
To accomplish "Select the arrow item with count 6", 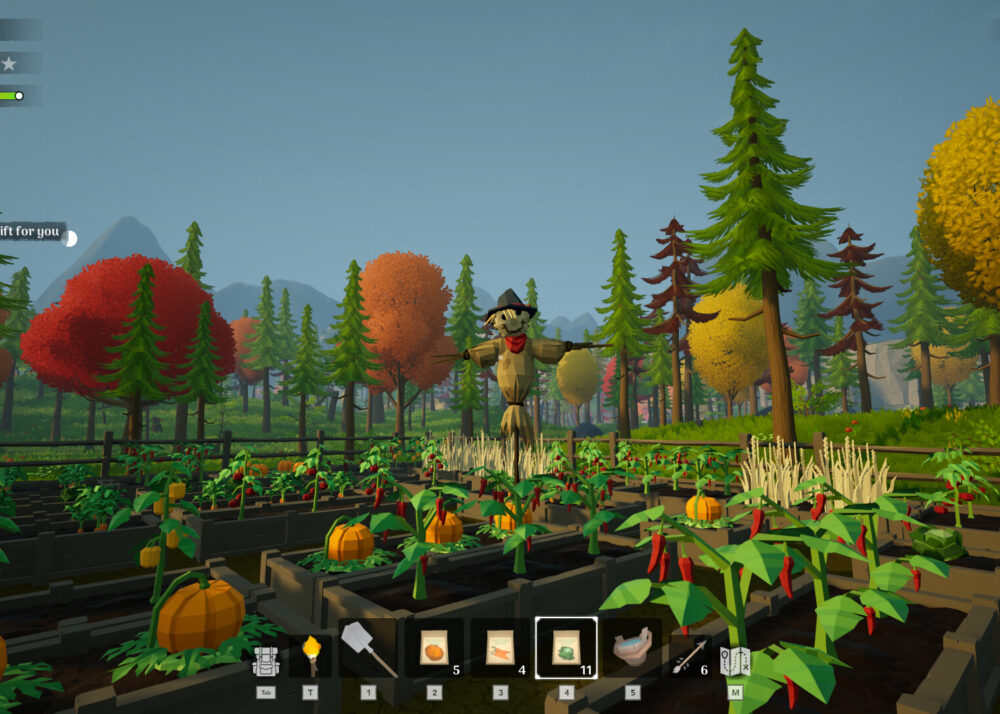I will (x=690, y=655).
